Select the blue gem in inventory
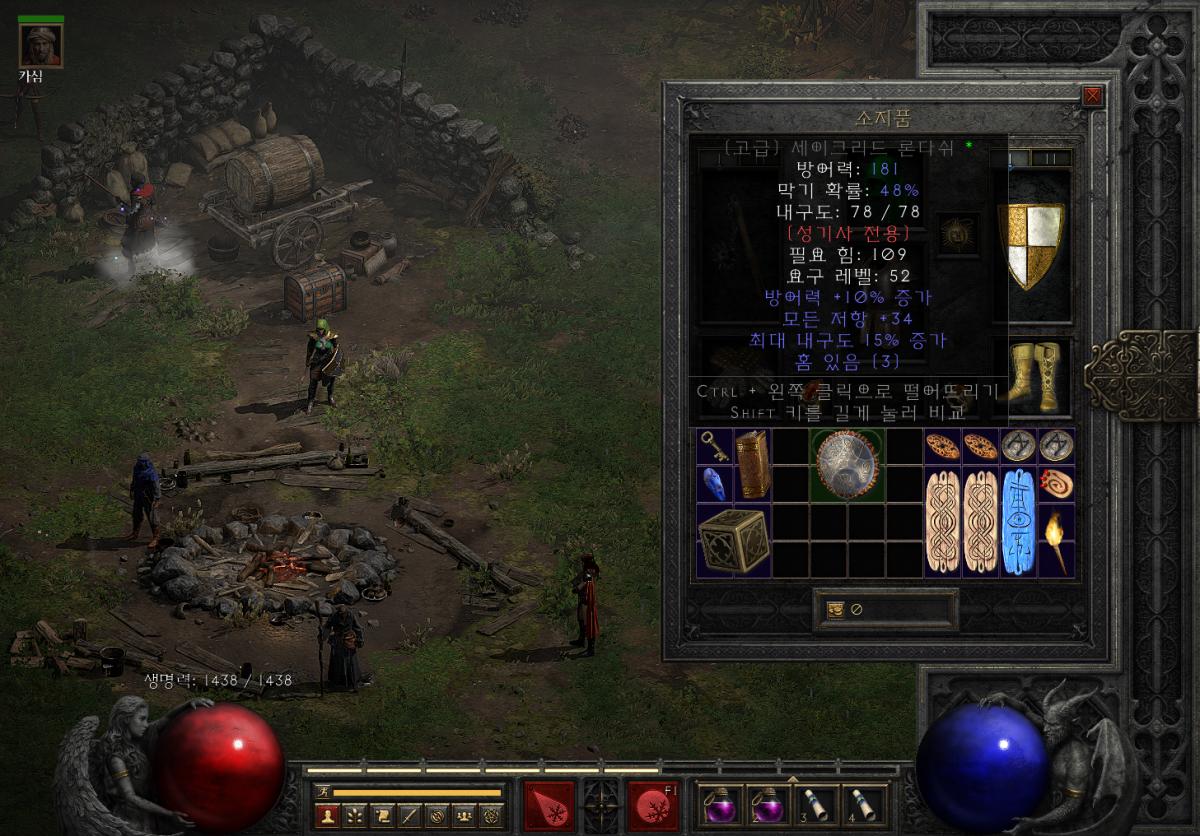The width and height of the screenshot is (1200, 836). tap(715, 483)
